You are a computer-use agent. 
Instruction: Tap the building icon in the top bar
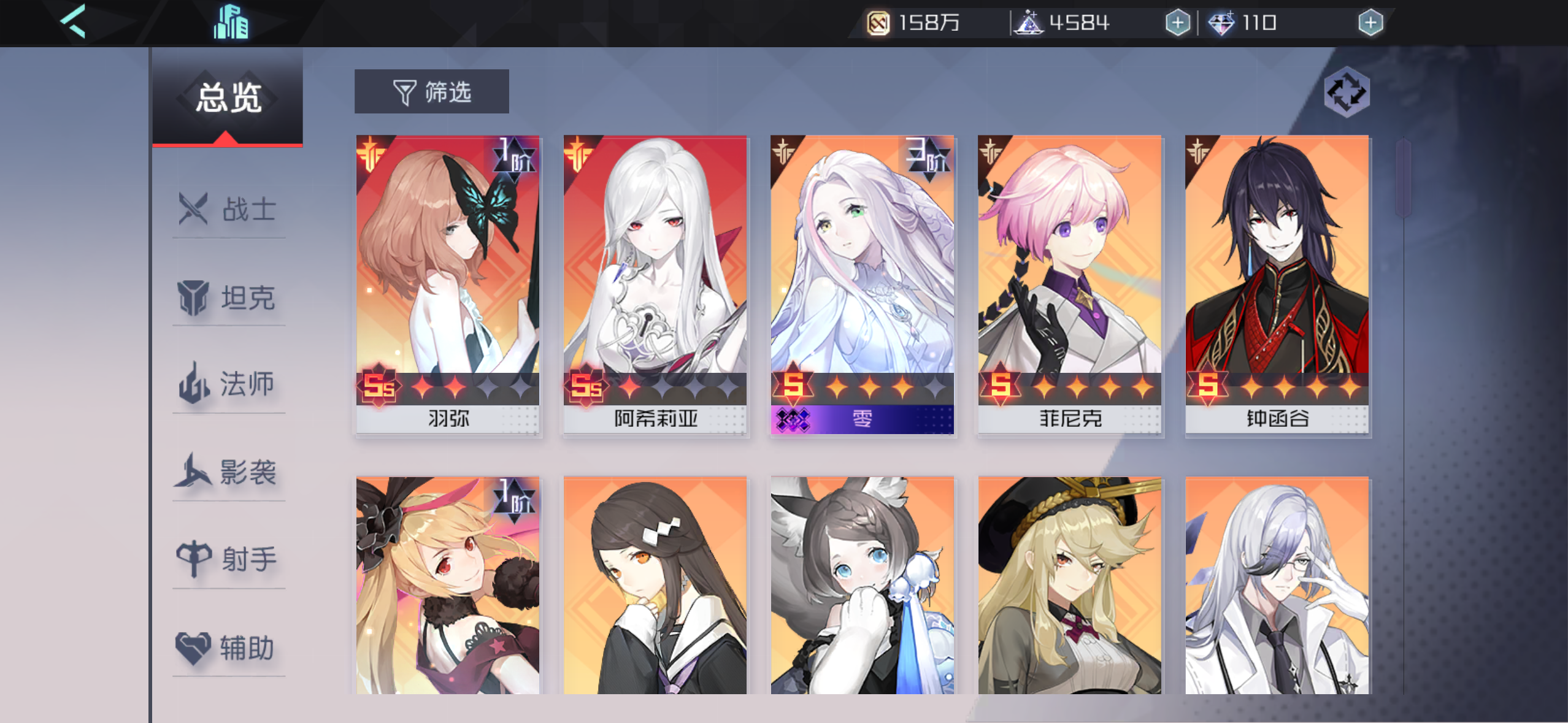click(x=231, y=22)
